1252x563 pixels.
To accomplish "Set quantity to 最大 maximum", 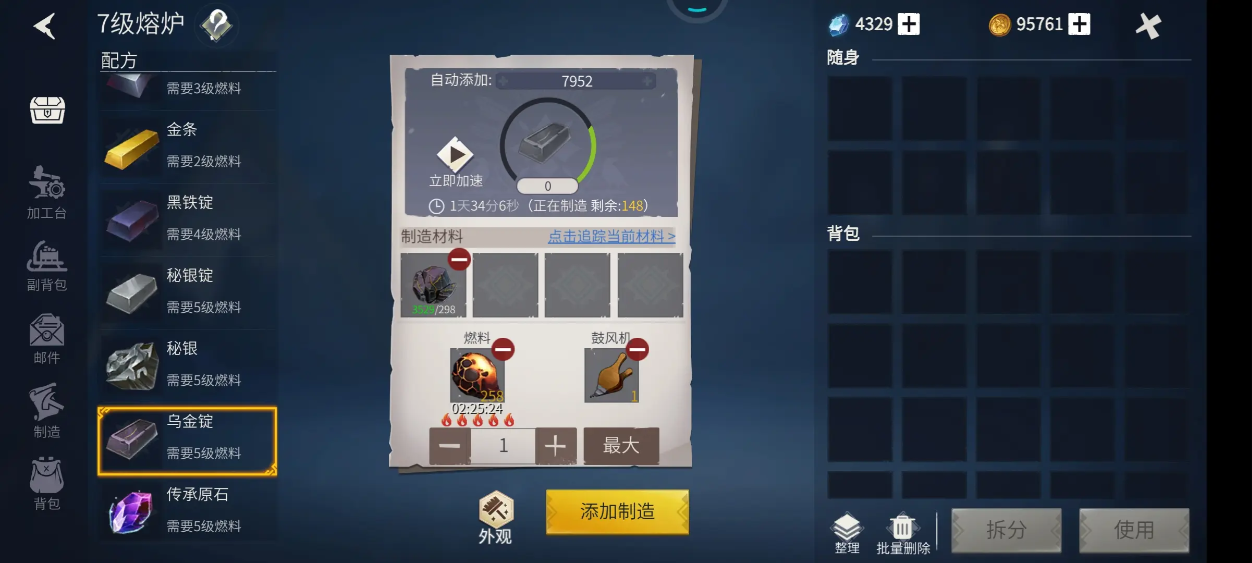I will (621, 446).
